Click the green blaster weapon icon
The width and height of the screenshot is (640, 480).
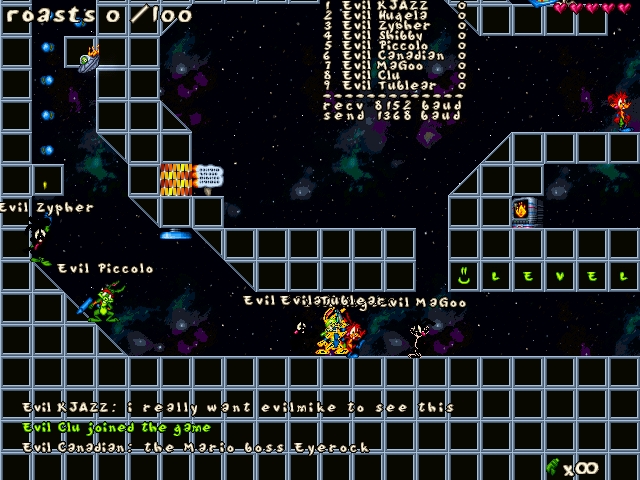click(x=553, y=466)
